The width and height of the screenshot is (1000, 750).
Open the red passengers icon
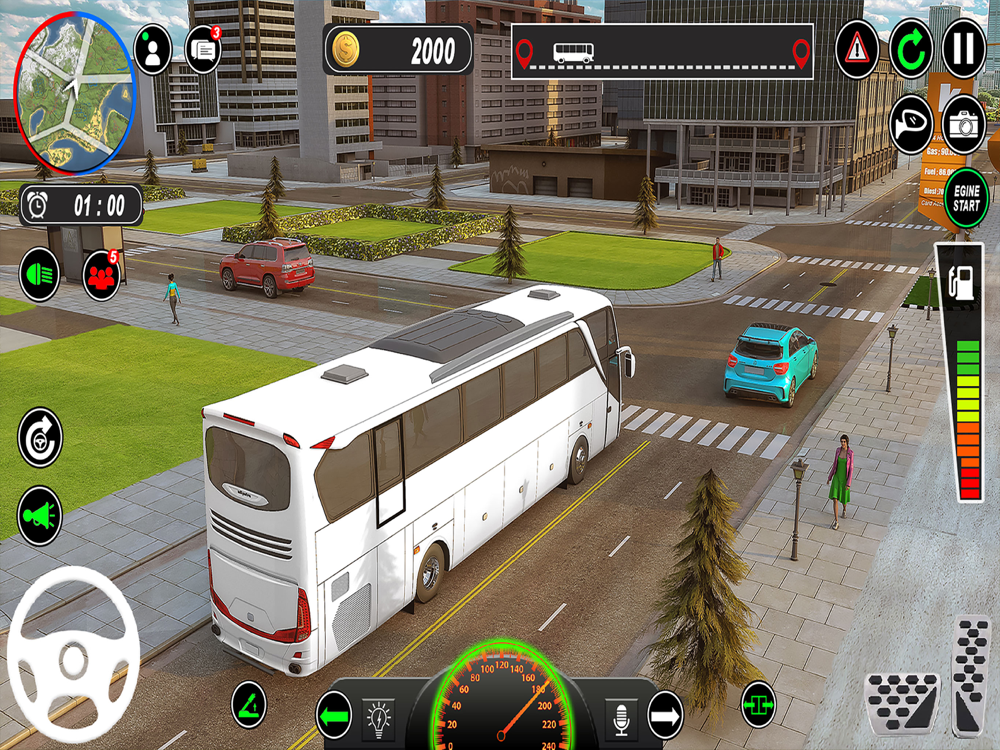tap(101, 275)
